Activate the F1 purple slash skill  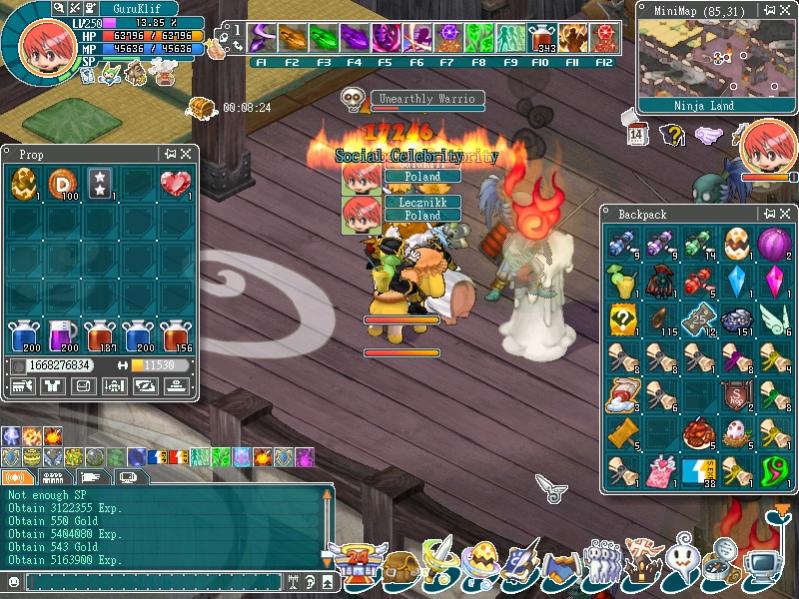(x=262, y=39)
